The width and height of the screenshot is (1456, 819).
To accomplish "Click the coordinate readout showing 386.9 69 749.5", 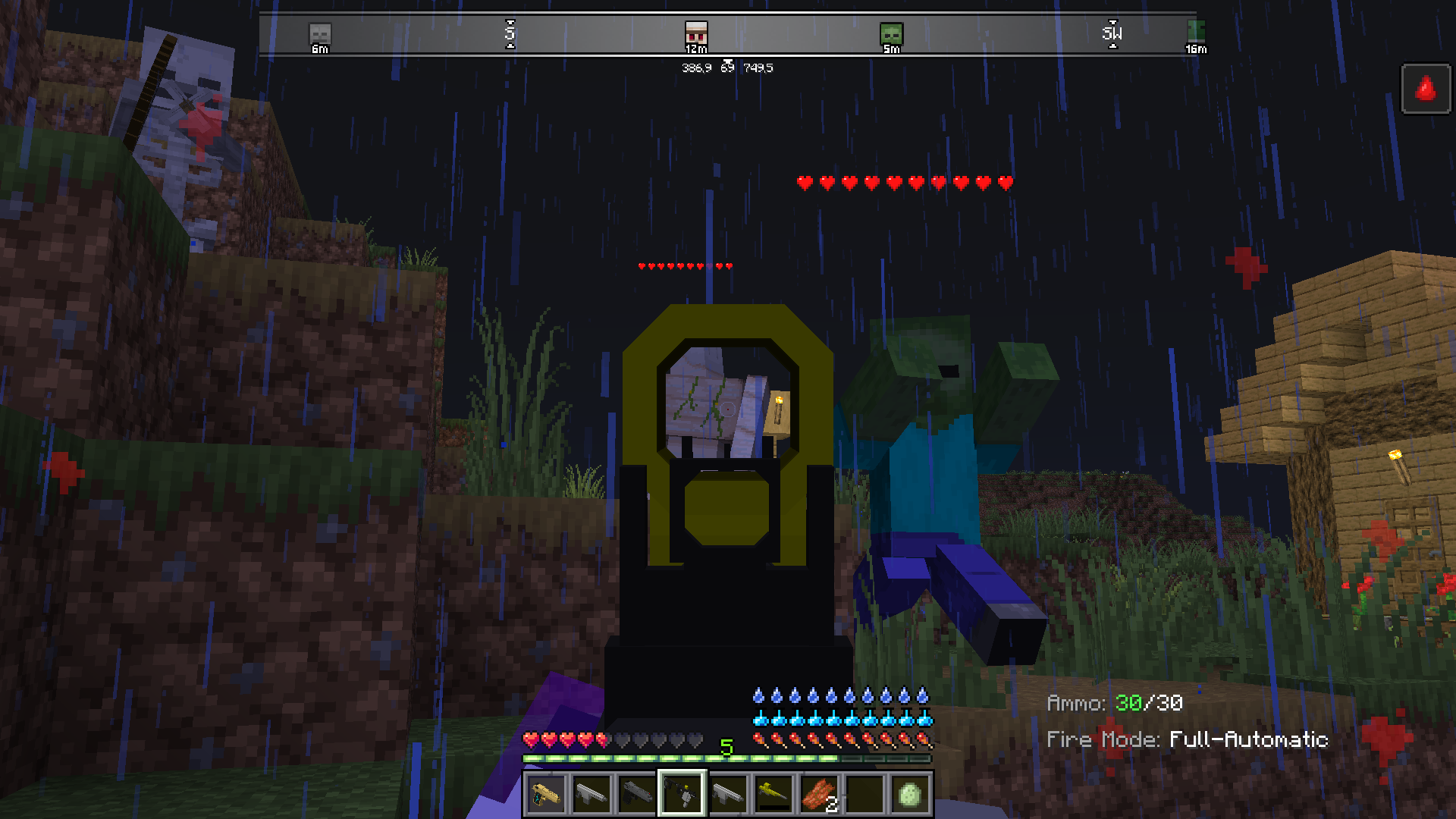I will [726, 67].
